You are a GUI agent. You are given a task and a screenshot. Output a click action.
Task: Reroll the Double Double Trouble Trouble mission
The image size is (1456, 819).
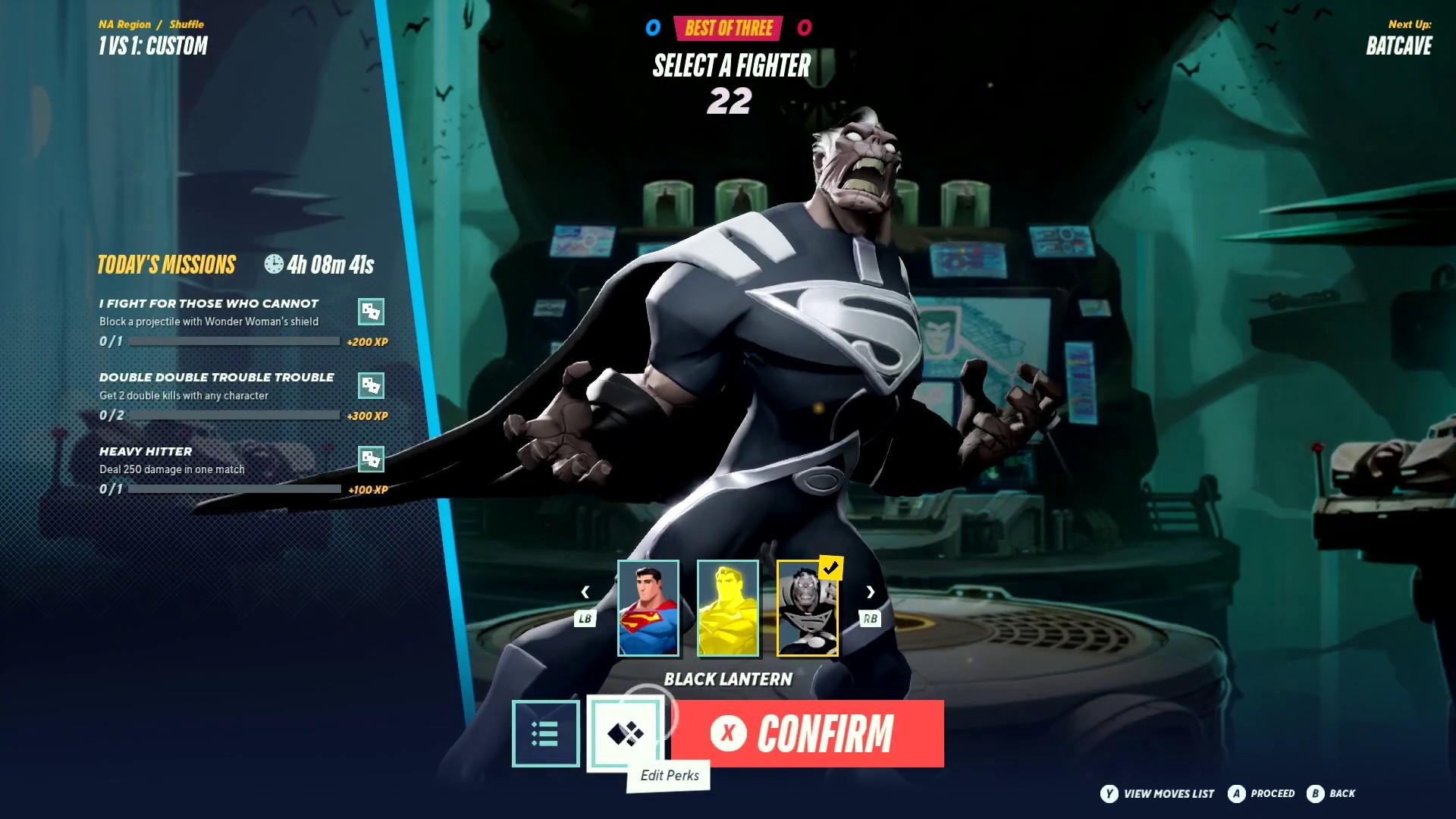coord(371,385)
